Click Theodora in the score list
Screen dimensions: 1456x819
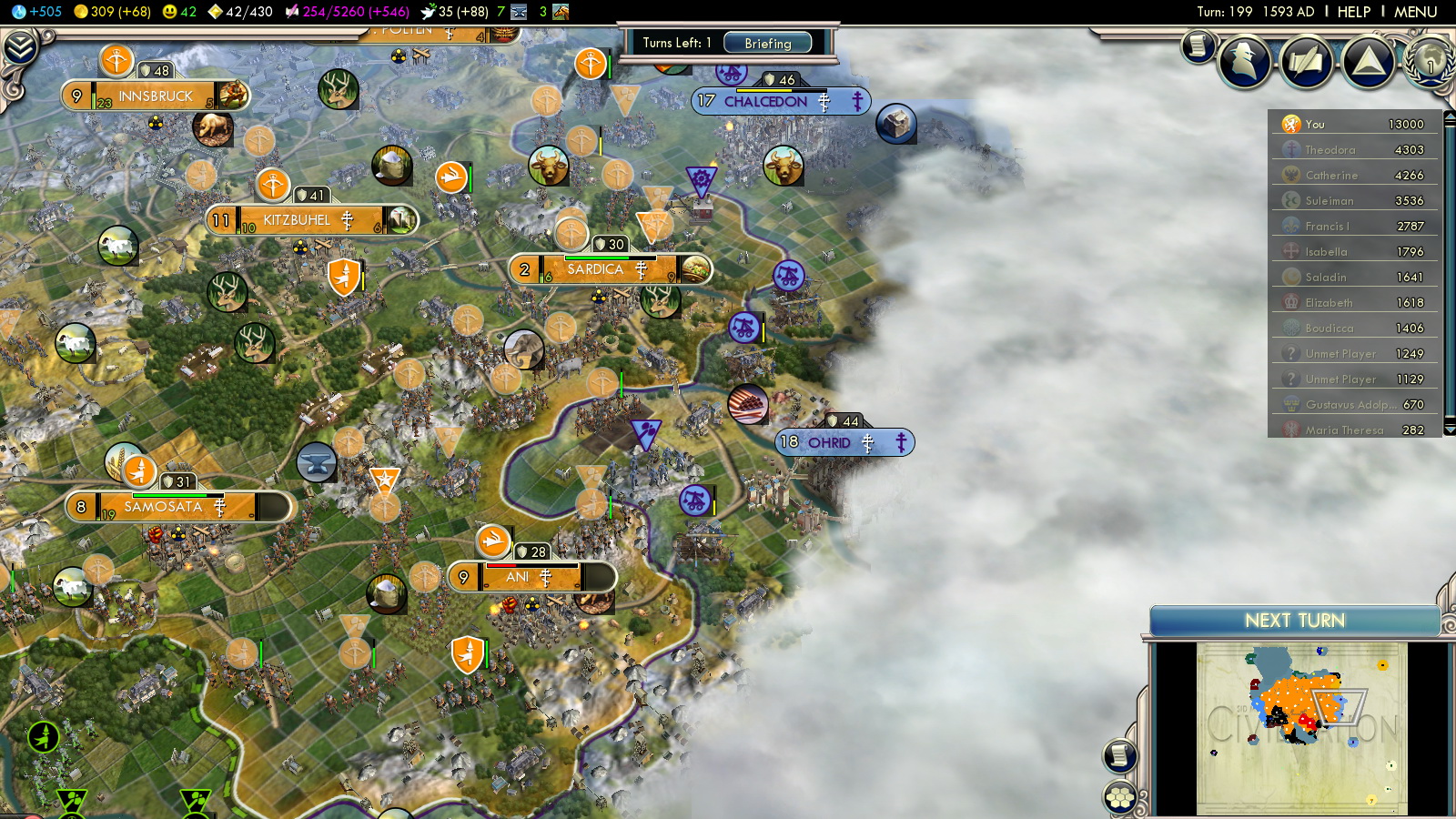tap(1330, 150)
